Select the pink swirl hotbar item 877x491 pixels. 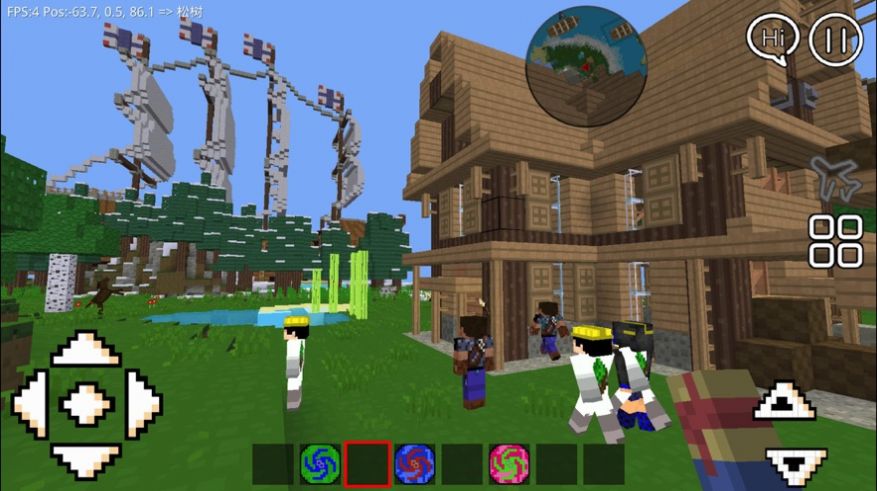pyautogui.click(x=509, y=464)
